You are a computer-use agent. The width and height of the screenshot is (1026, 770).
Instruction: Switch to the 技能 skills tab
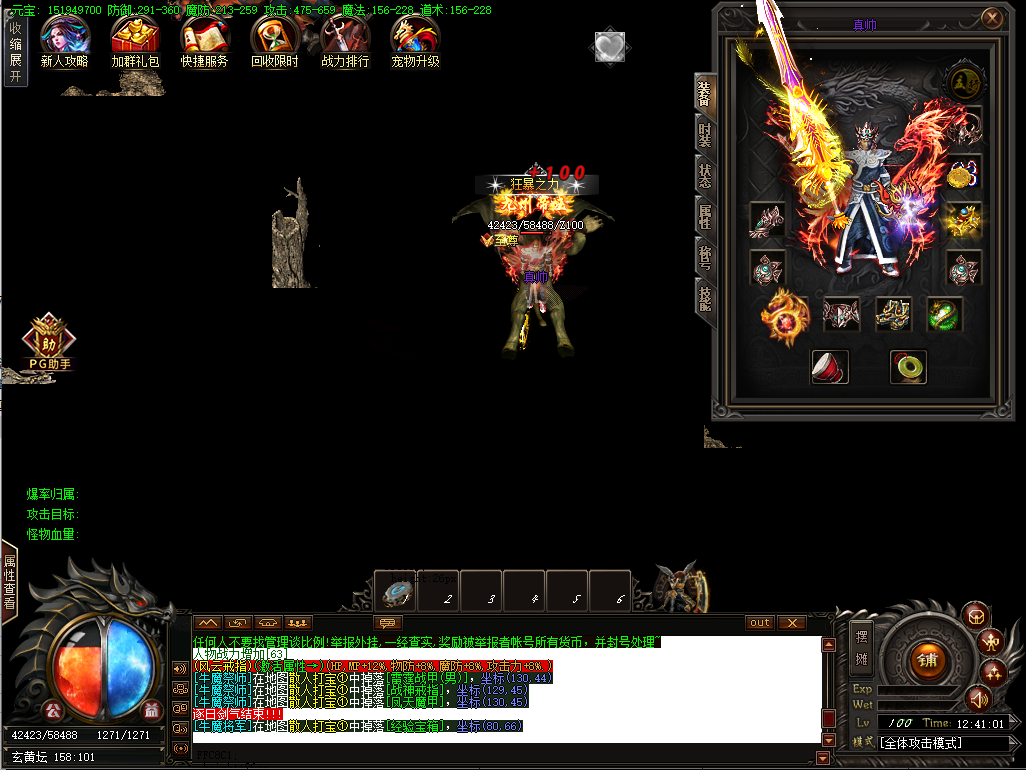[705, 296]
